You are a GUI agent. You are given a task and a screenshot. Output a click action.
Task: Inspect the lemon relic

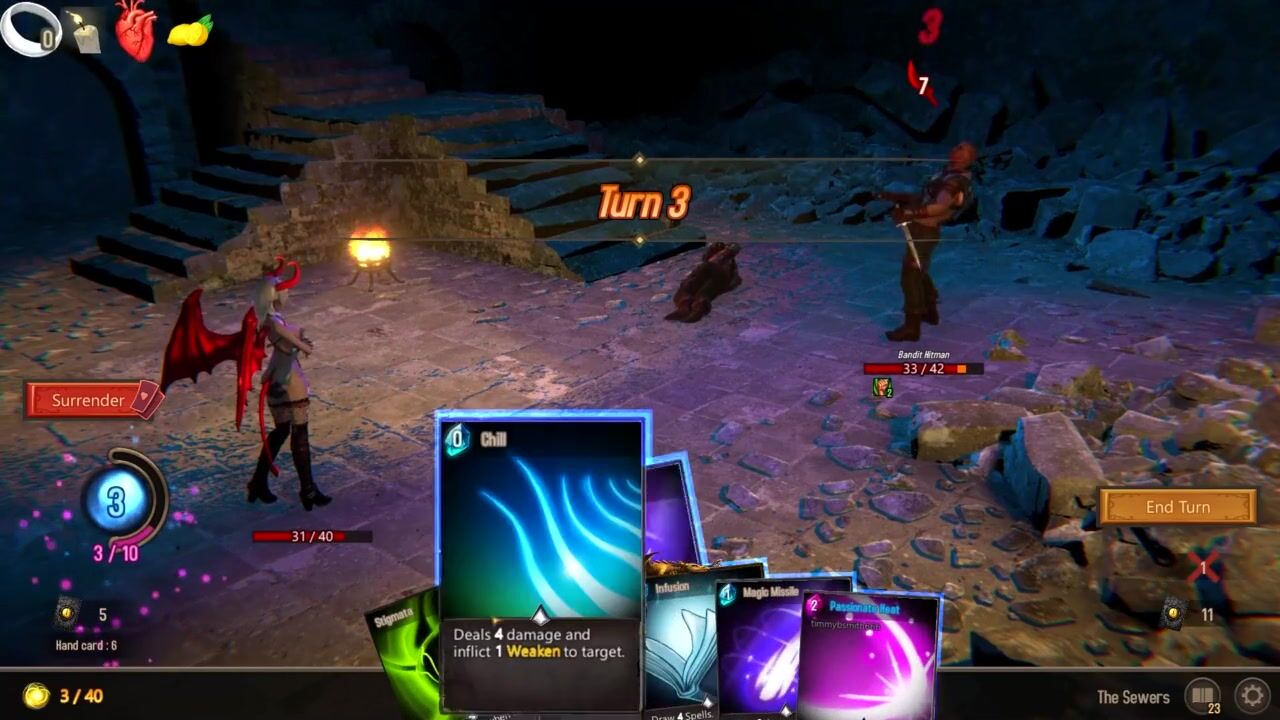click(190, 32)
